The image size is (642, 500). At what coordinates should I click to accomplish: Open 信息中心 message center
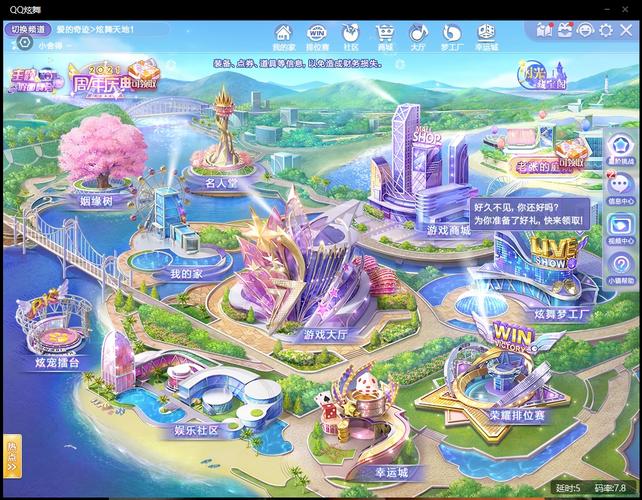[620, 189]
